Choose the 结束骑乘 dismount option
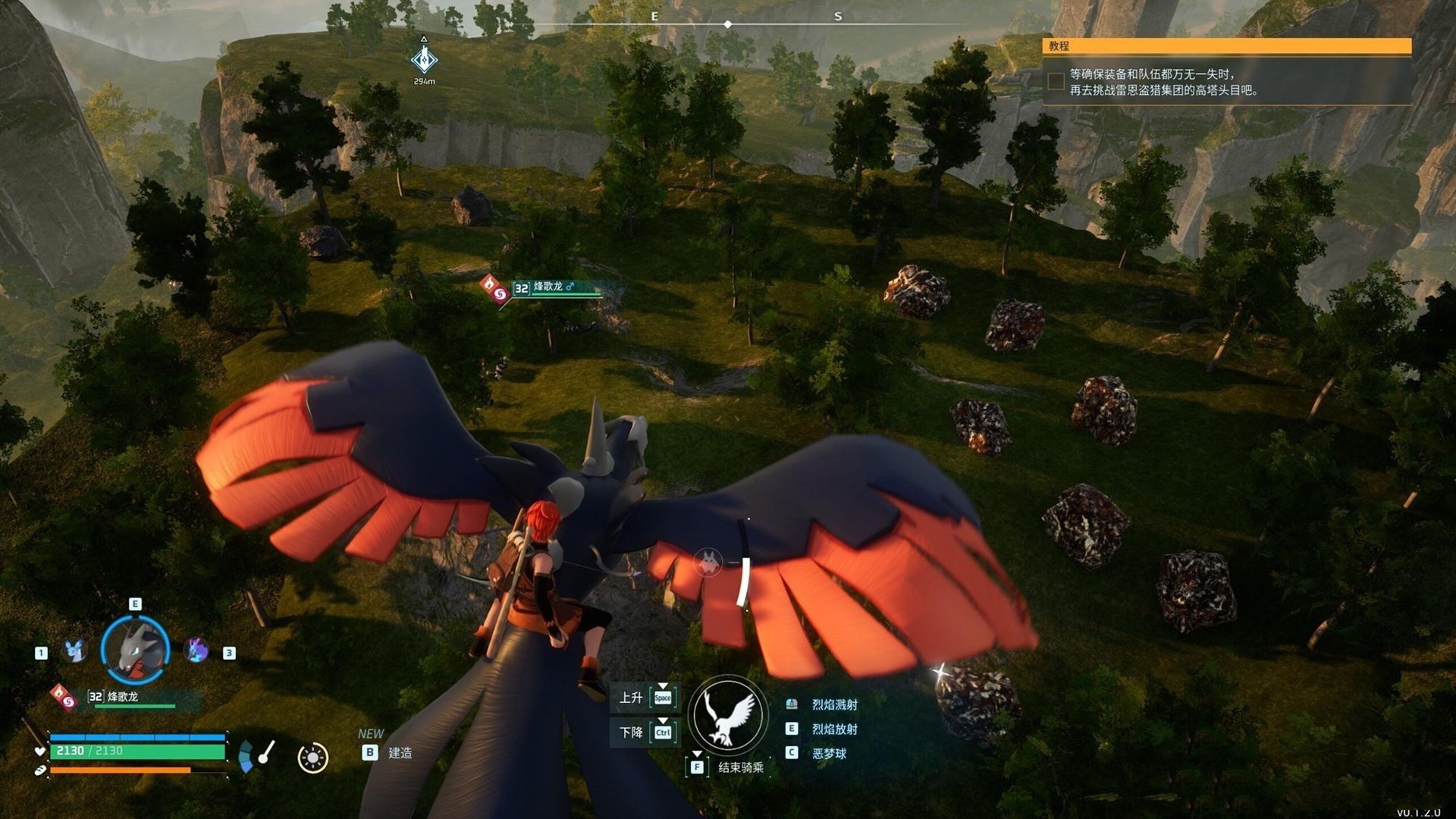 (x=740, y=767)
